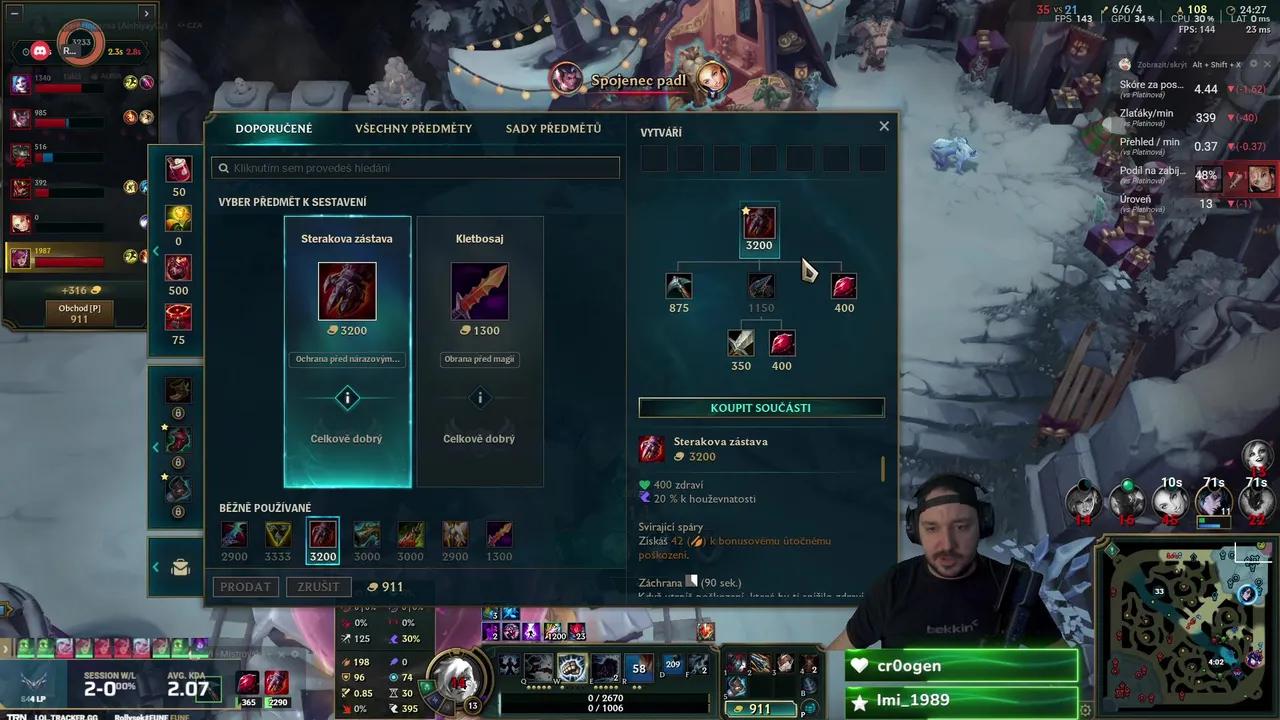Click ZRUŠIT to cancel
The width and height of the screenshot is (1280, 720).
[x=318, y=587]
